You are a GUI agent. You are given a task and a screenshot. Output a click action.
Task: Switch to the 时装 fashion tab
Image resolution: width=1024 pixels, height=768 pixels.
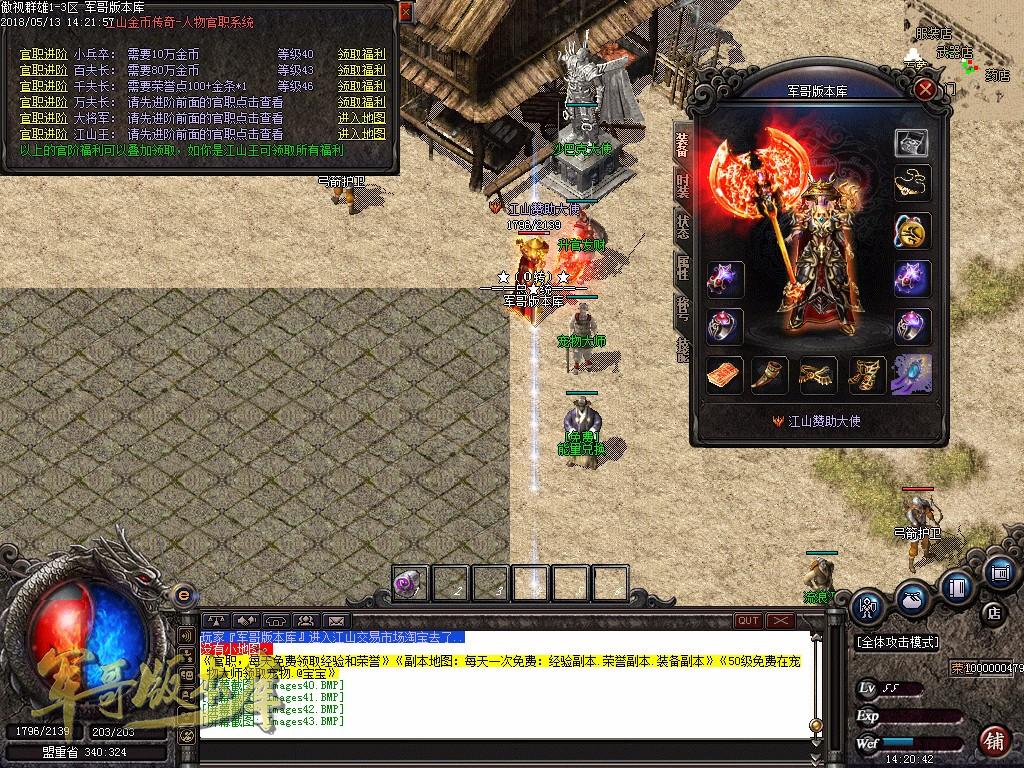[x=683, y=184]
